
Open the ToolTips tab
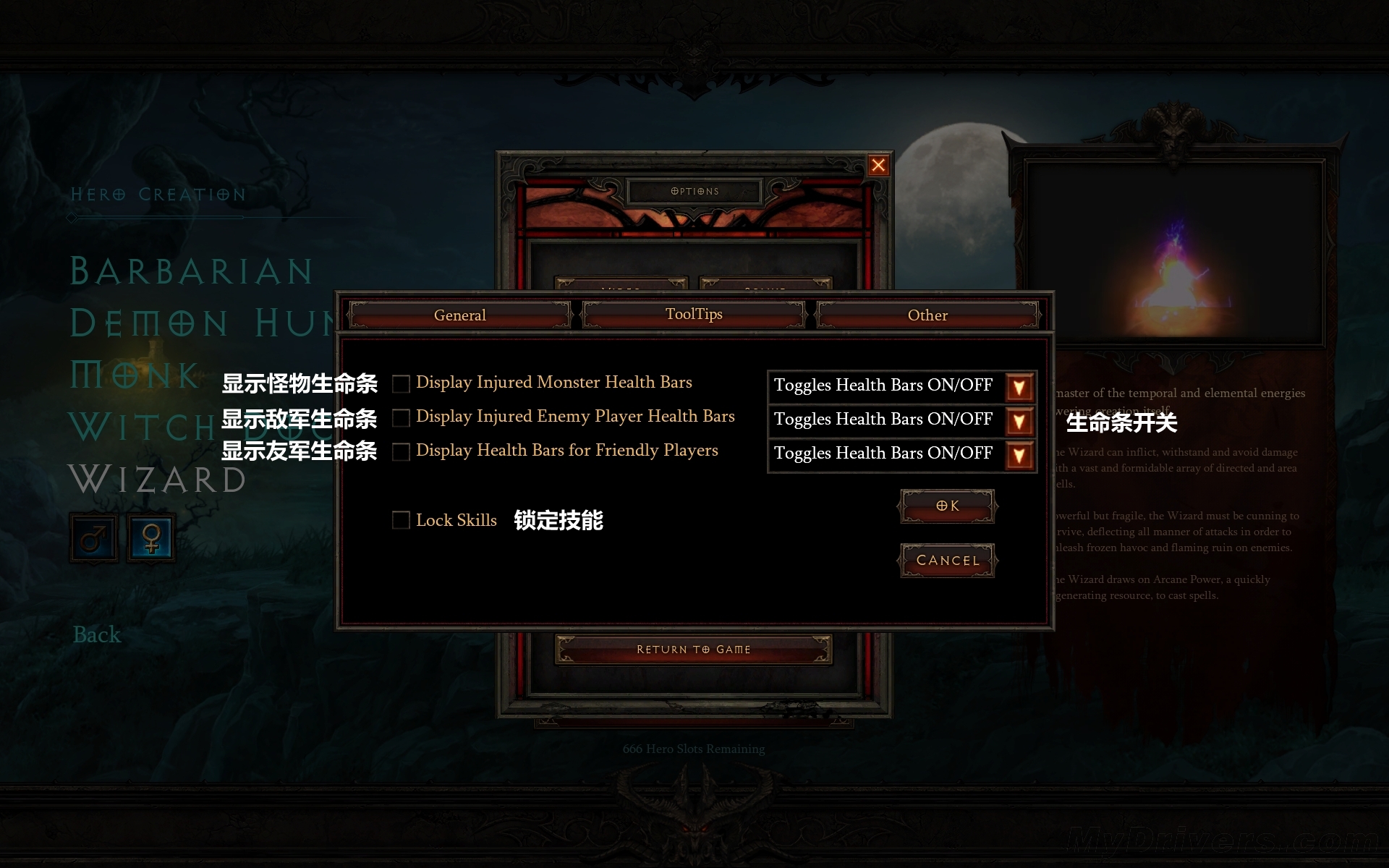coord(694,314)
